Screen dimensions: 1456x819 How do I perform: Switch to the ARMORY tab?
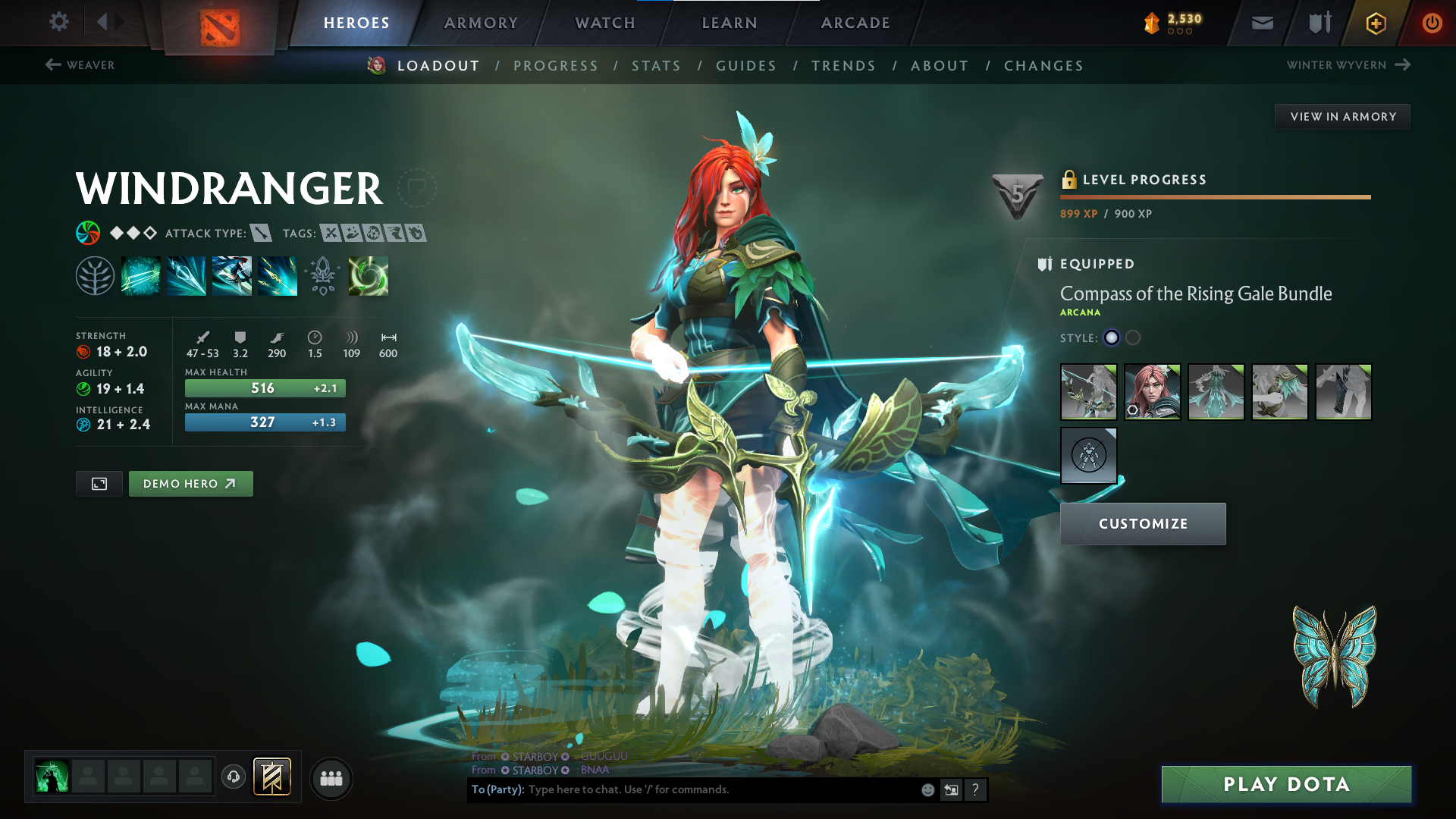tap(481, 23)
